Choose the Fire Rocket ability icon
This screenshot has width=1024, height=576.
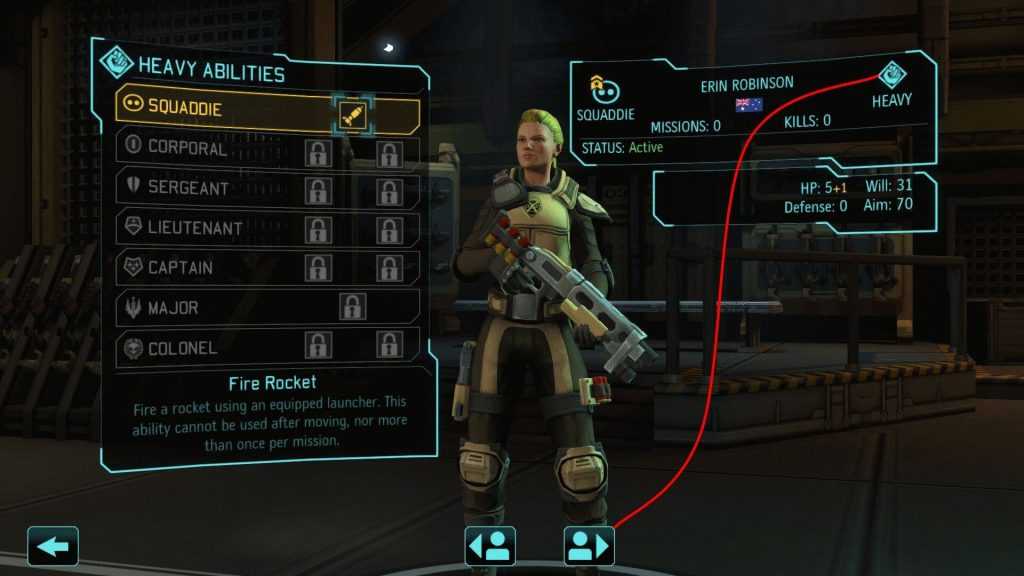pyautogui.click(x=353, y=114)
